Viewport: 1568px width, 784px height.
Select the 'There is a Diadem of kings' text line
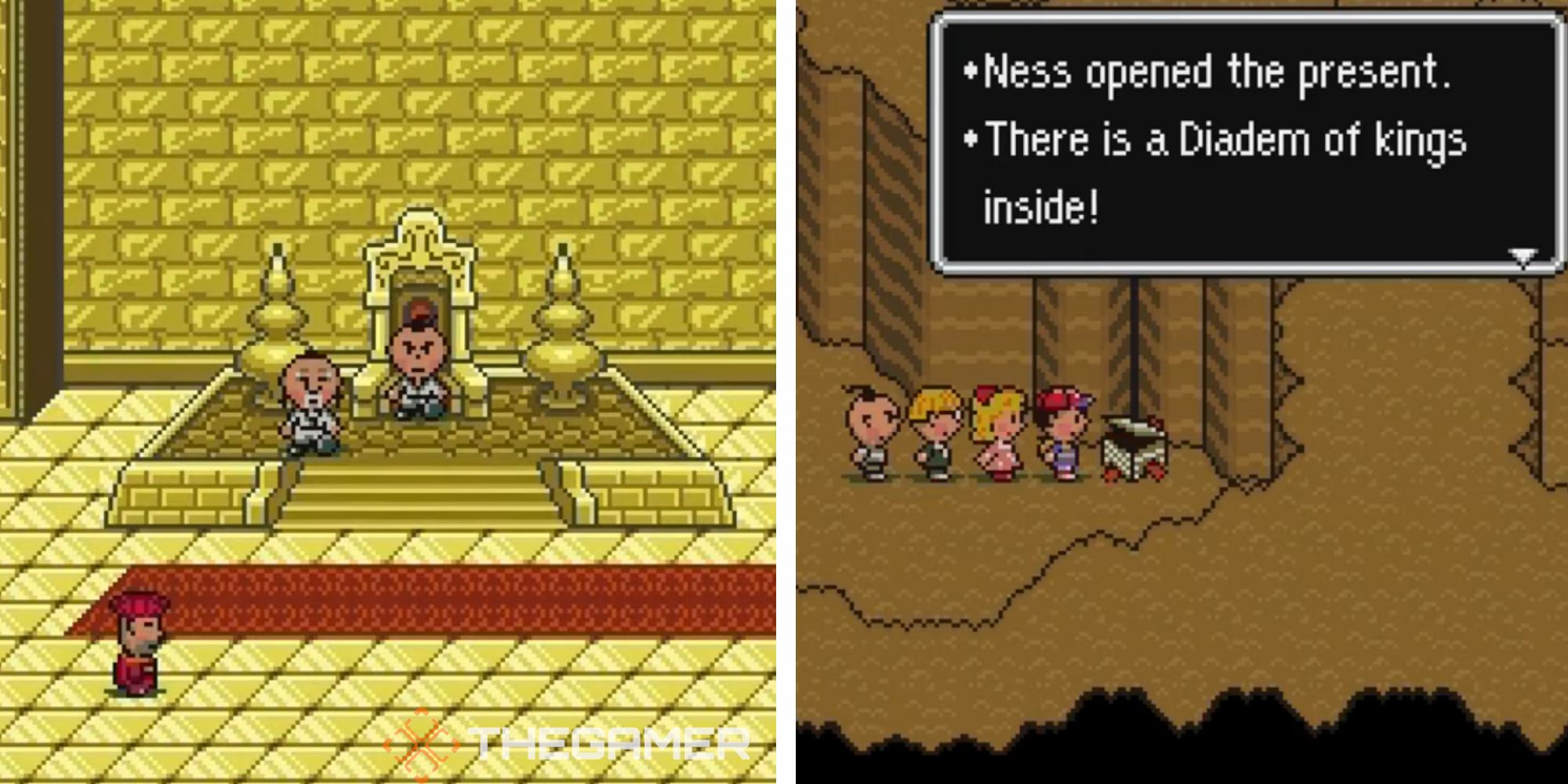click(x=1223, y=141)
